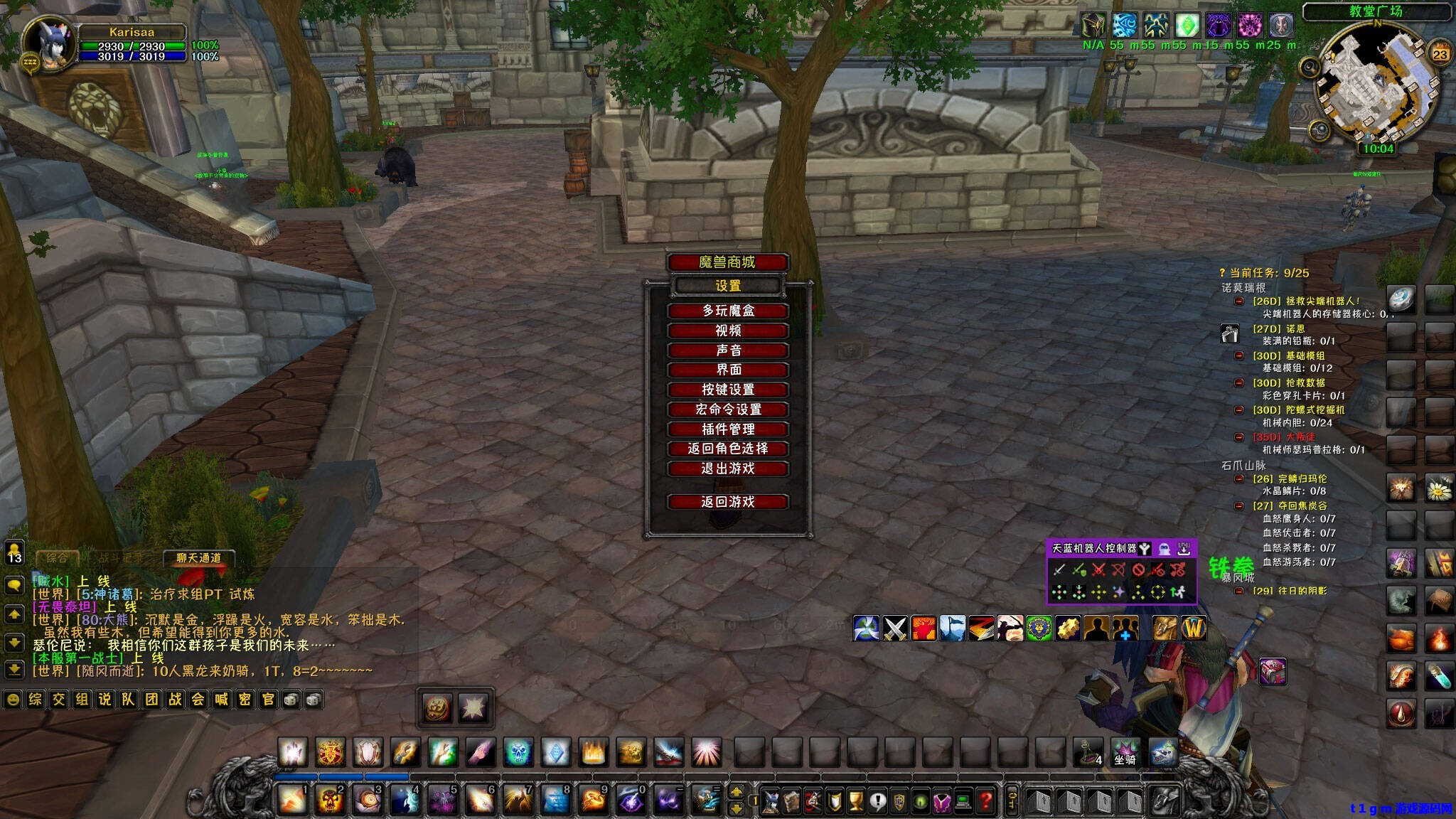The width and height of the screenshot is (1456, 819).
Task: Open the 界面 interface options
Action: [727, 370]
